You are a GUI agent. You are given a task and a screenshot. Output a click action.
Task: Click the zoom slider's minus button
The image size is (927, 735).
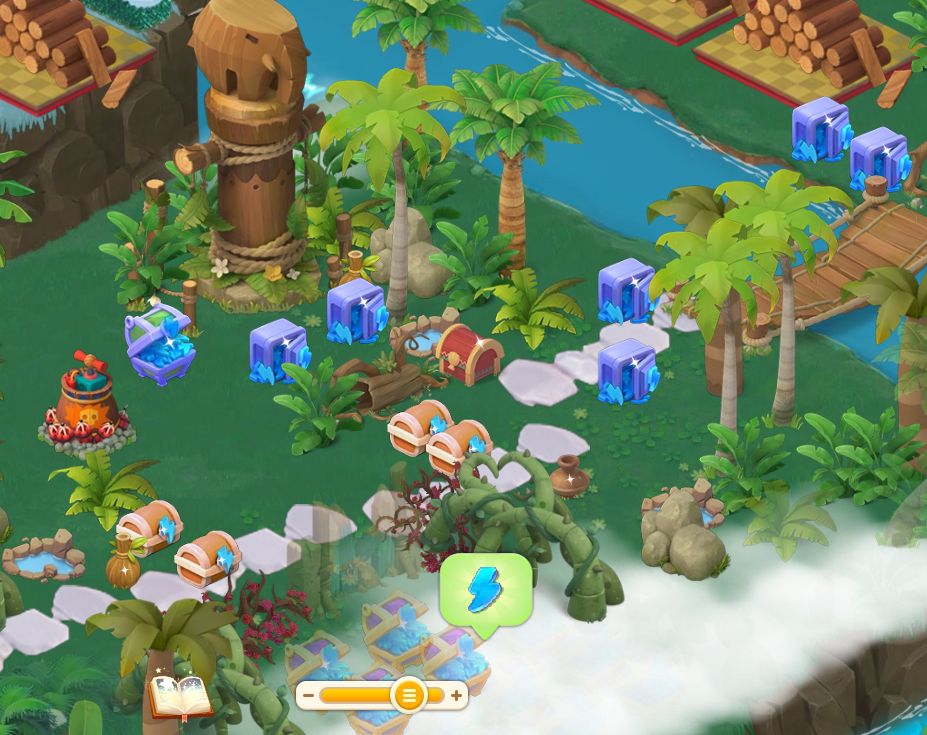pyautogui.click(x=309, y=695)
